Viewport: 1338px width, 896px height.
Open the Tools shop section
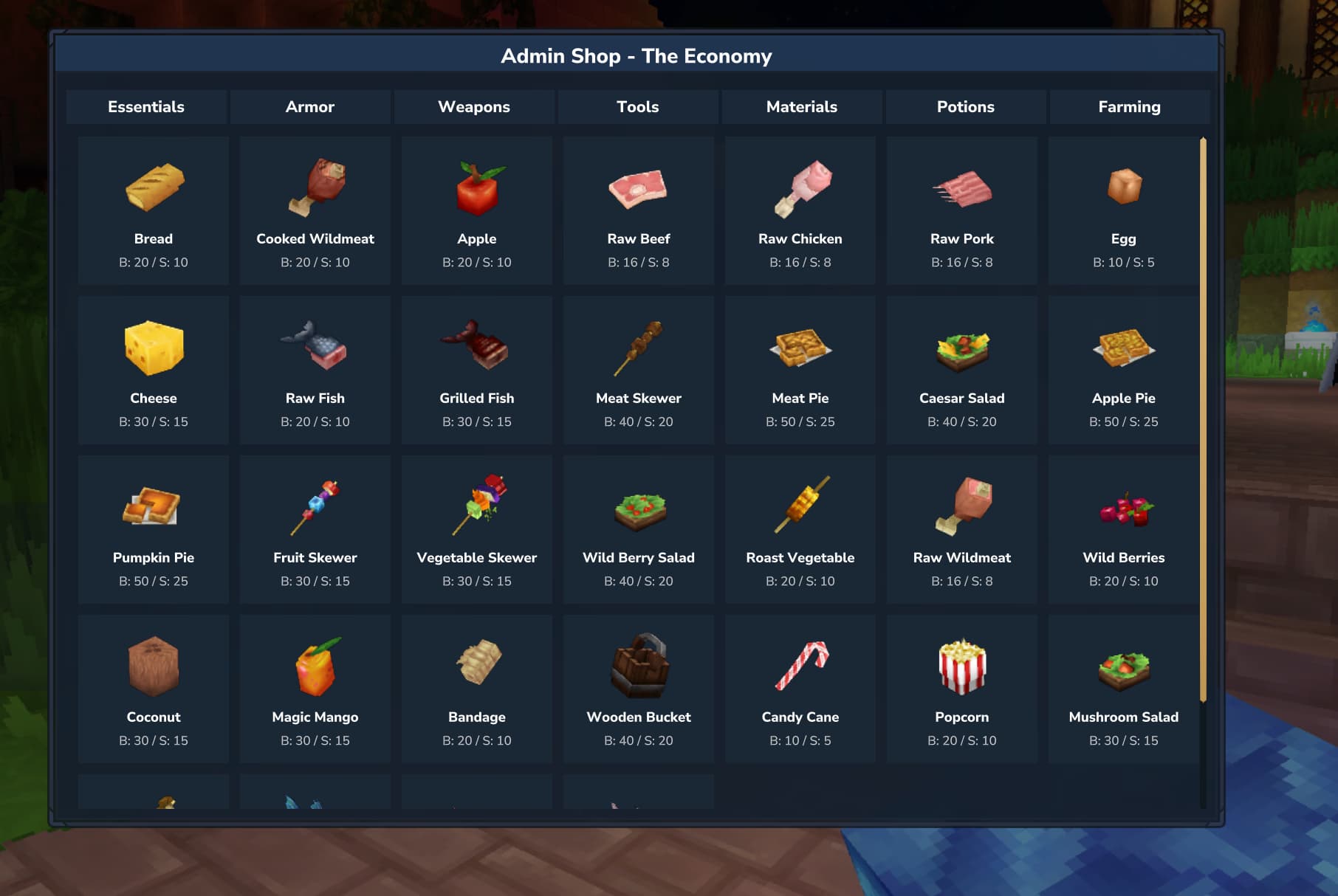[637, 107]
